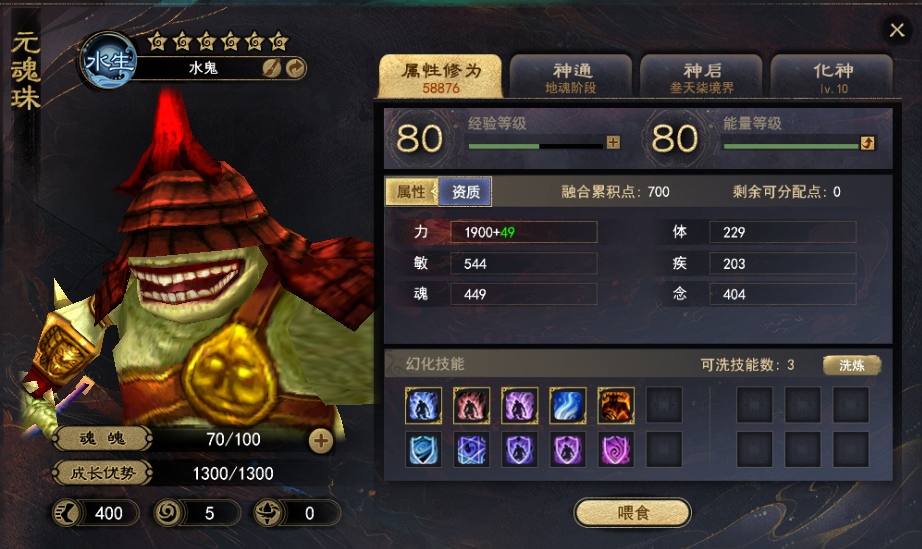Click the plus button beside 经验等级 bar

pos(613,143)
